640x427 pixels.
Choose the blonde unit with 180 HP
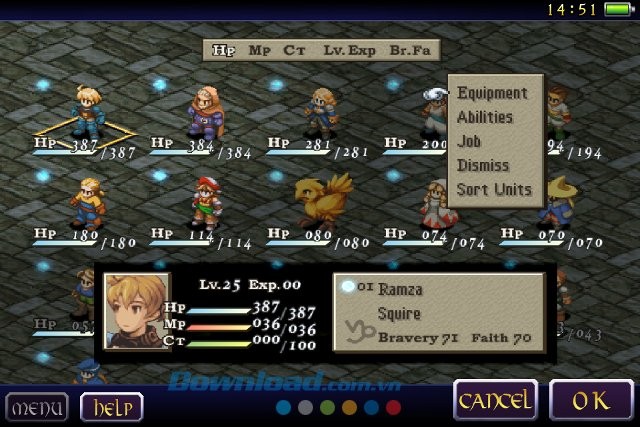[x=88, y=201]
